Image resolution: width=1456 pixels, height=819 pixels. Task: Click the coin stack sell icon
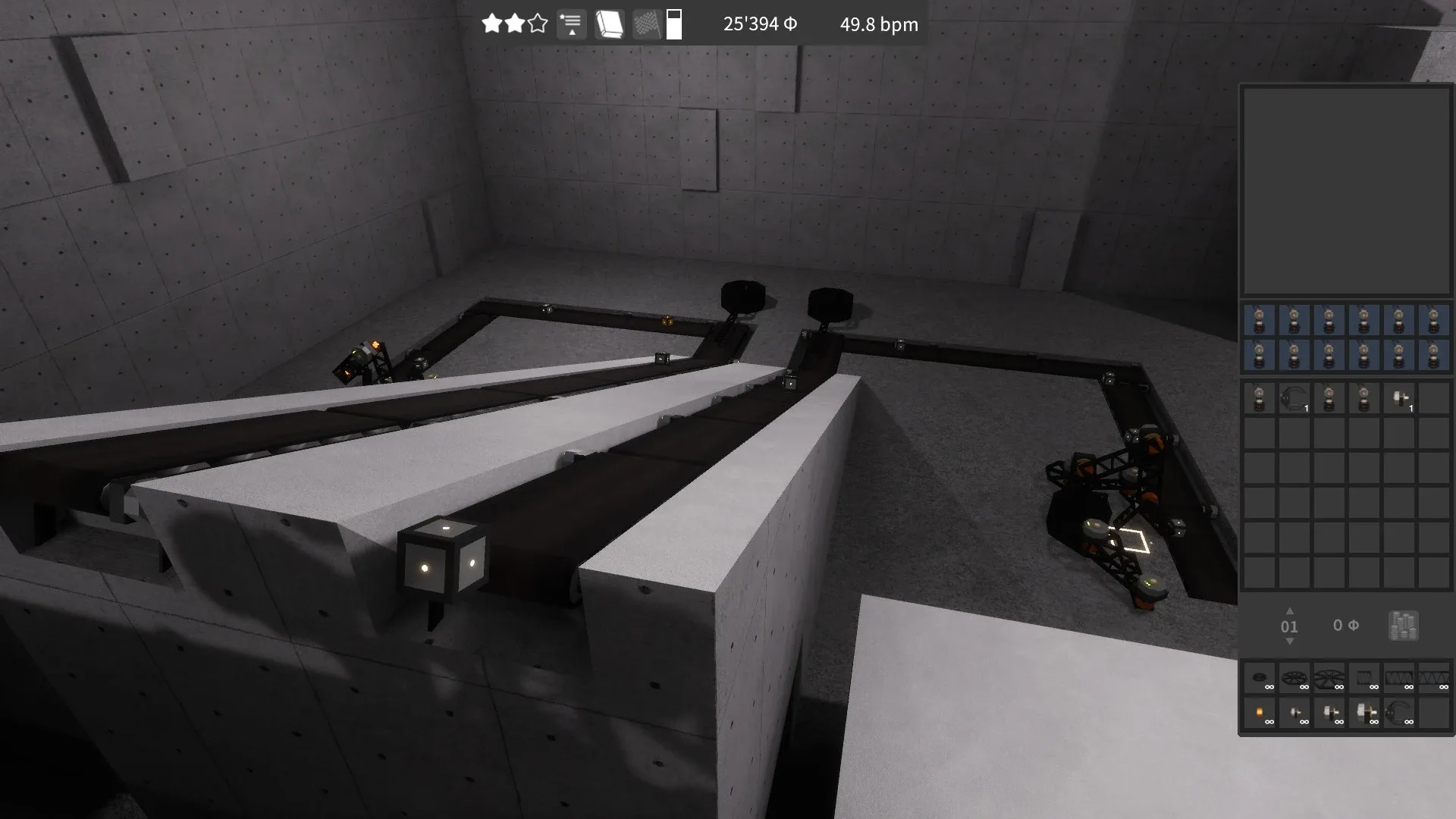click(x=1402, y=626)
